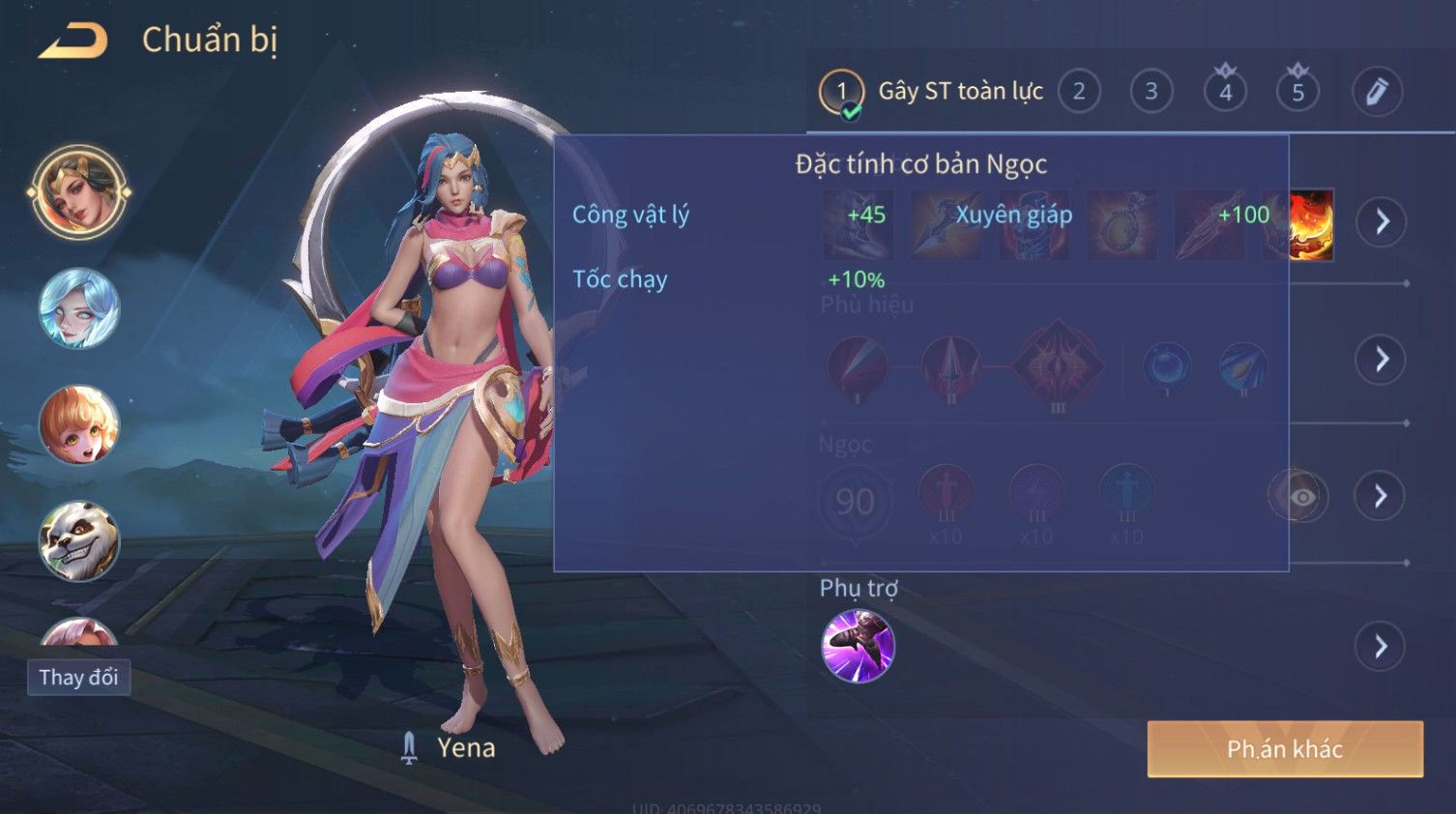
Task: Go back using the return arrow
Action: 73,41
